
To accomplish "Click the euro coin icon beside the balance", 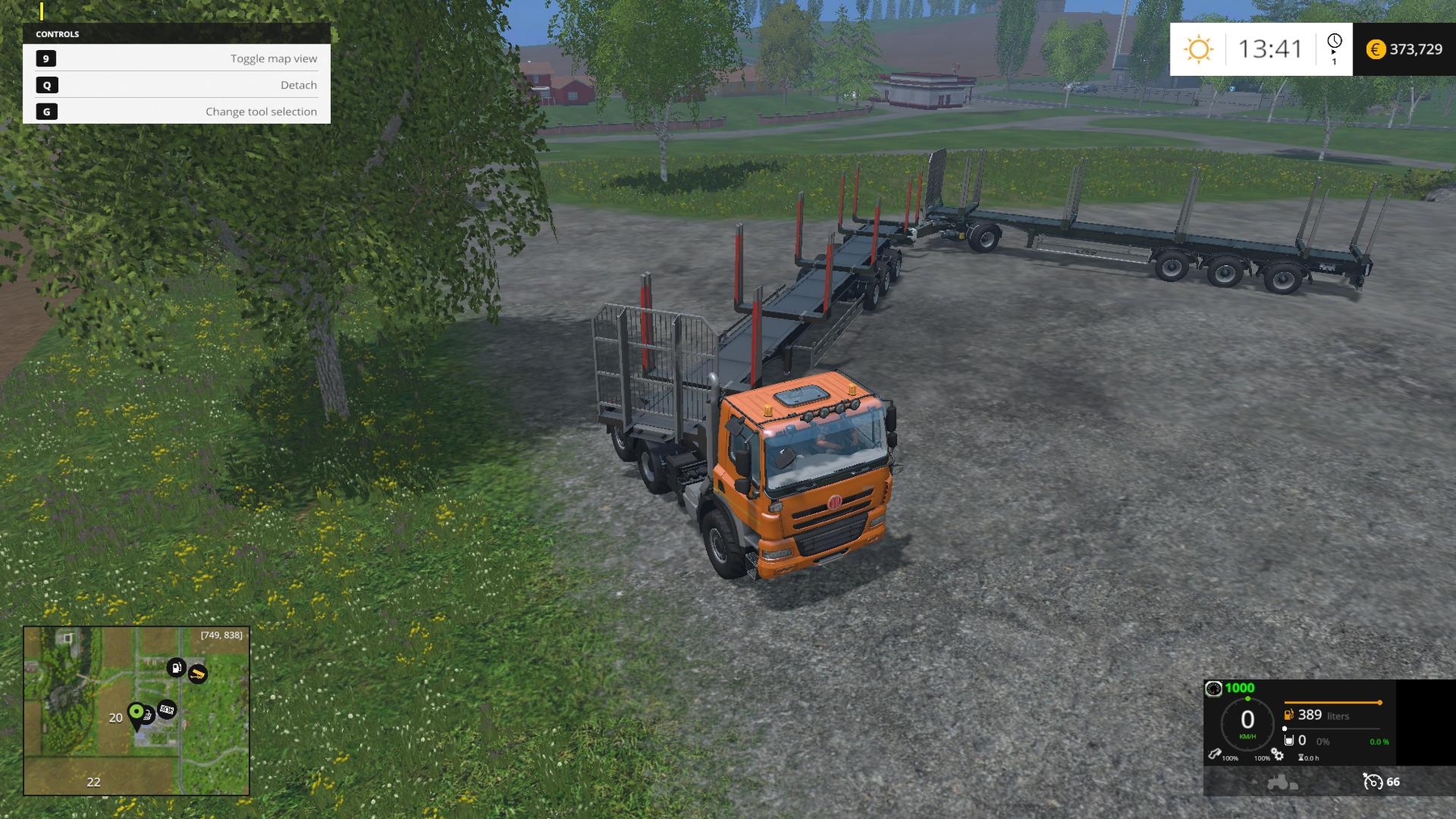I will point(1375,50).
